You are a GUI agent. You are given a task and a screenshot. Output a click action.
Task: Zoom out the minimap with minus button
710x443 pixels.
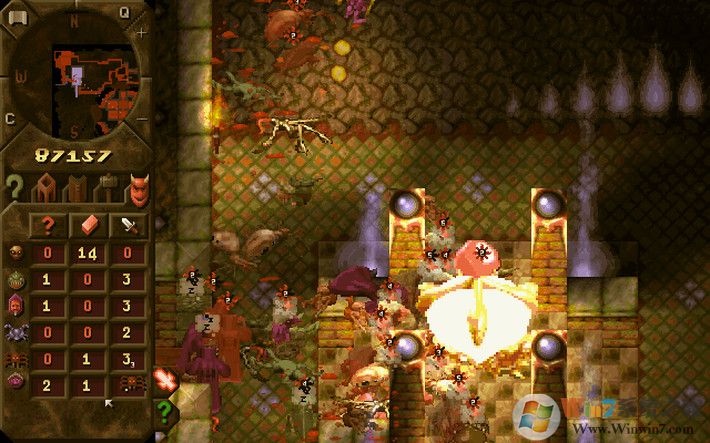pos(143,120)
